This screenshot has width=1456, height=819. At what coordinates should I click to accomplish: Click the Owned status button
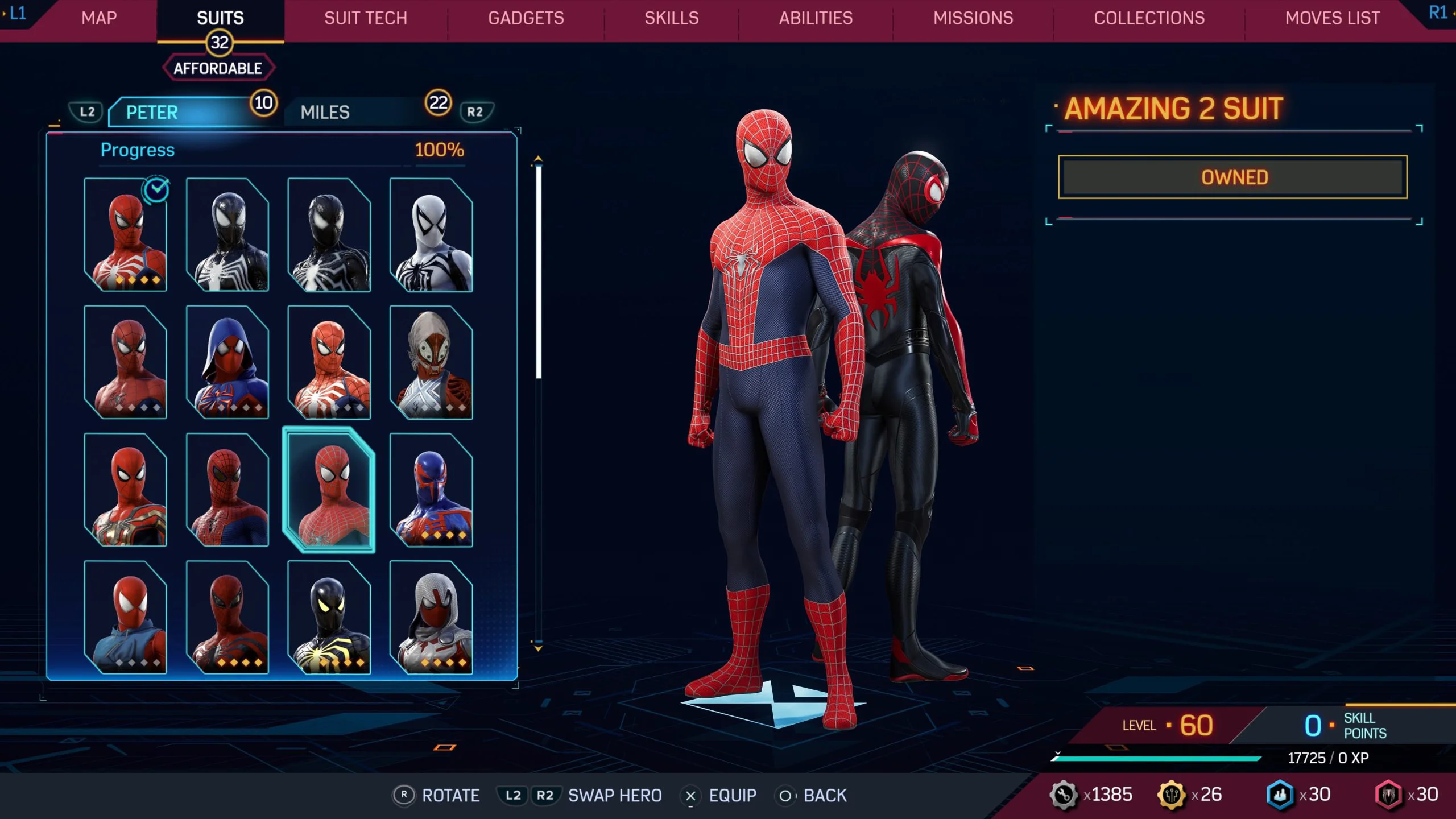[1232, 177]
